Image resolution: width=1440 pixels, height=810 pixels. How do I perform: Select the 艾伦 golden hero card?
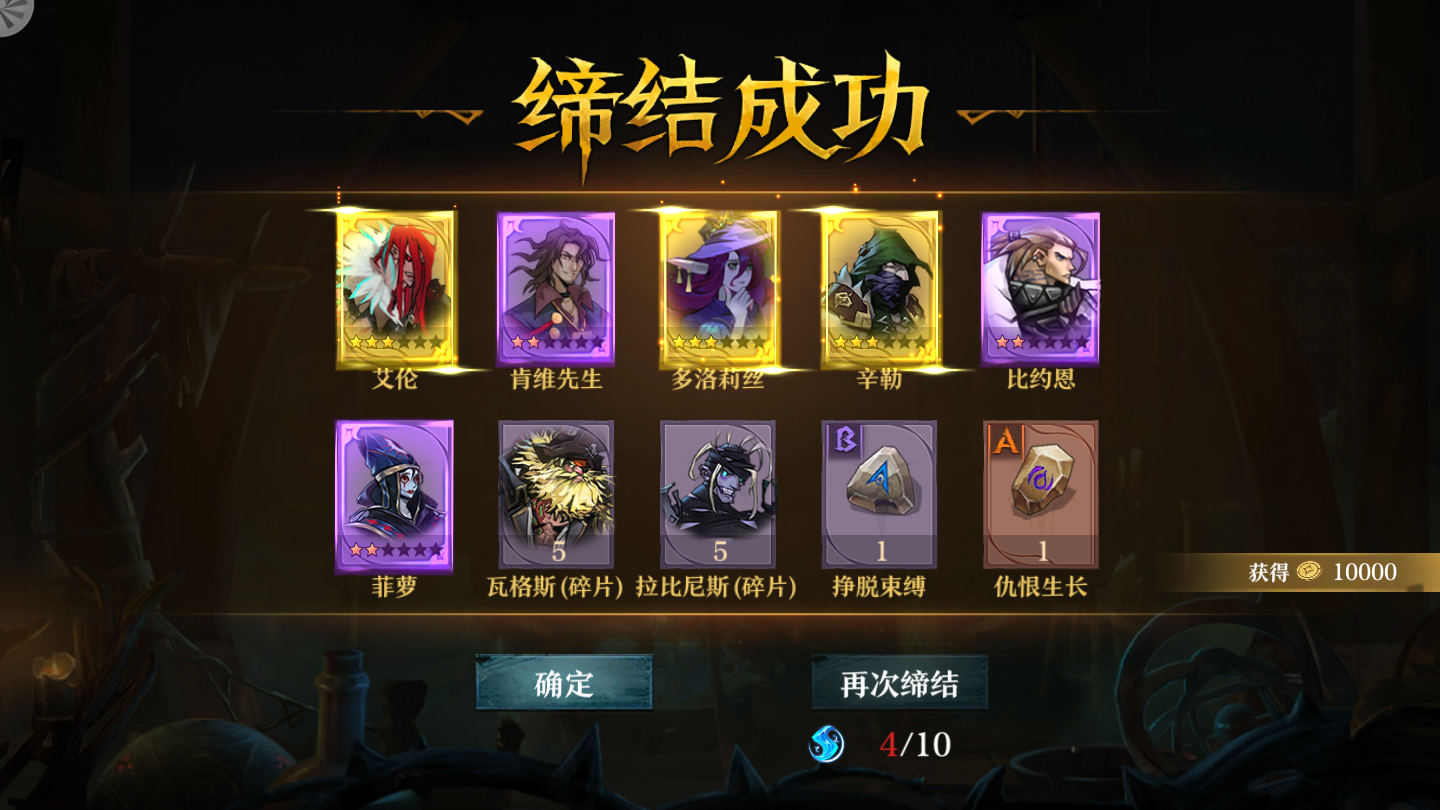tap(393, 285)
